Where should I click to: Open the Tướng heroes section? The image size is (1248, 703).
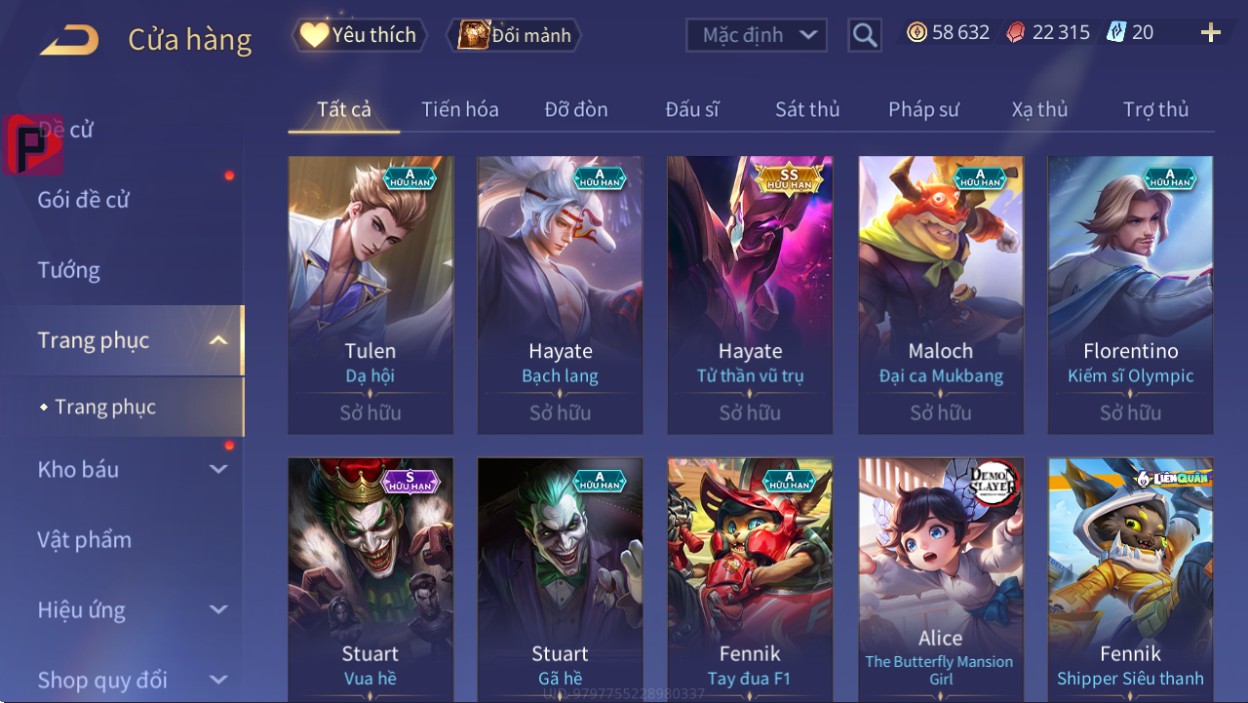click(69, 270)
